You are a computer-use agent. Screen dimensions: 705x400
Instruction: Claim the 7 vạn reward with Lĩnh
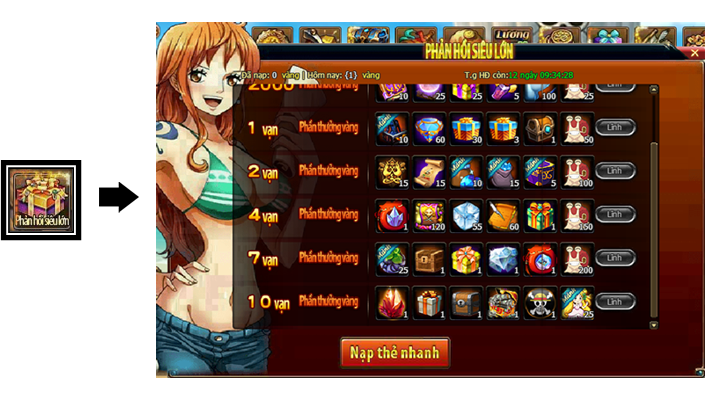tap(615, 257)
